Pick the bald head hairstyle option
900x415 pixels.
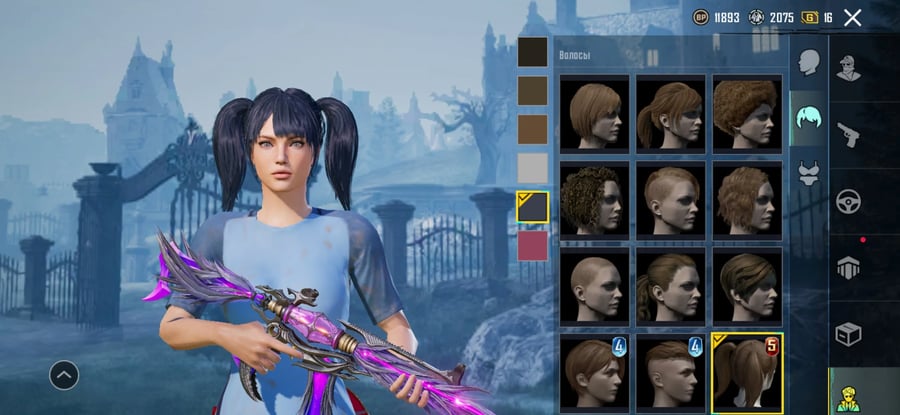click(x=595, y=285)
